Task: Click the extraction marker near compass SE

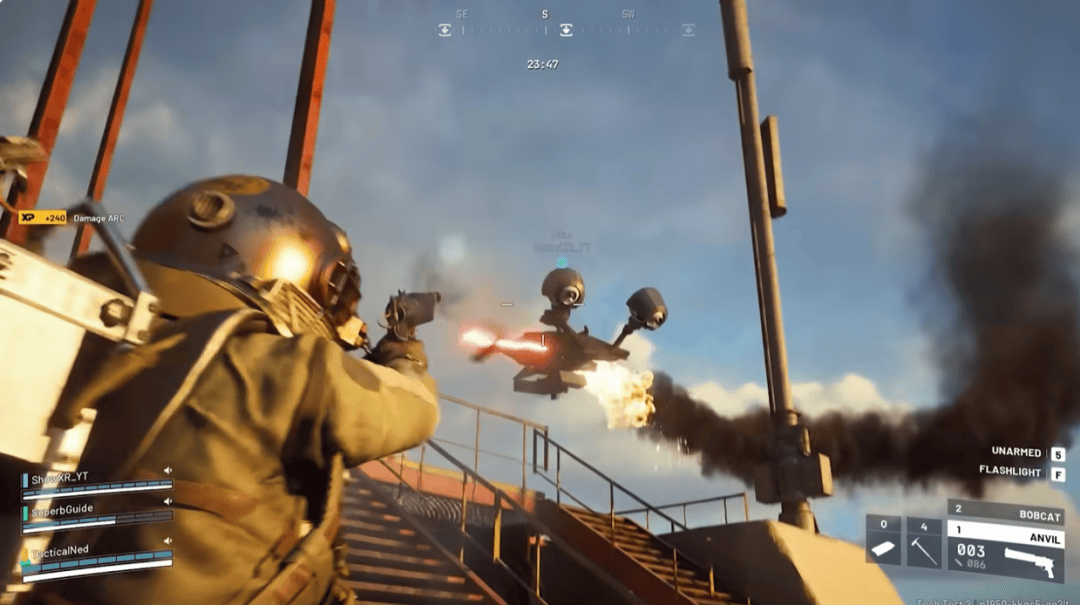Action: tap(445, 30)
